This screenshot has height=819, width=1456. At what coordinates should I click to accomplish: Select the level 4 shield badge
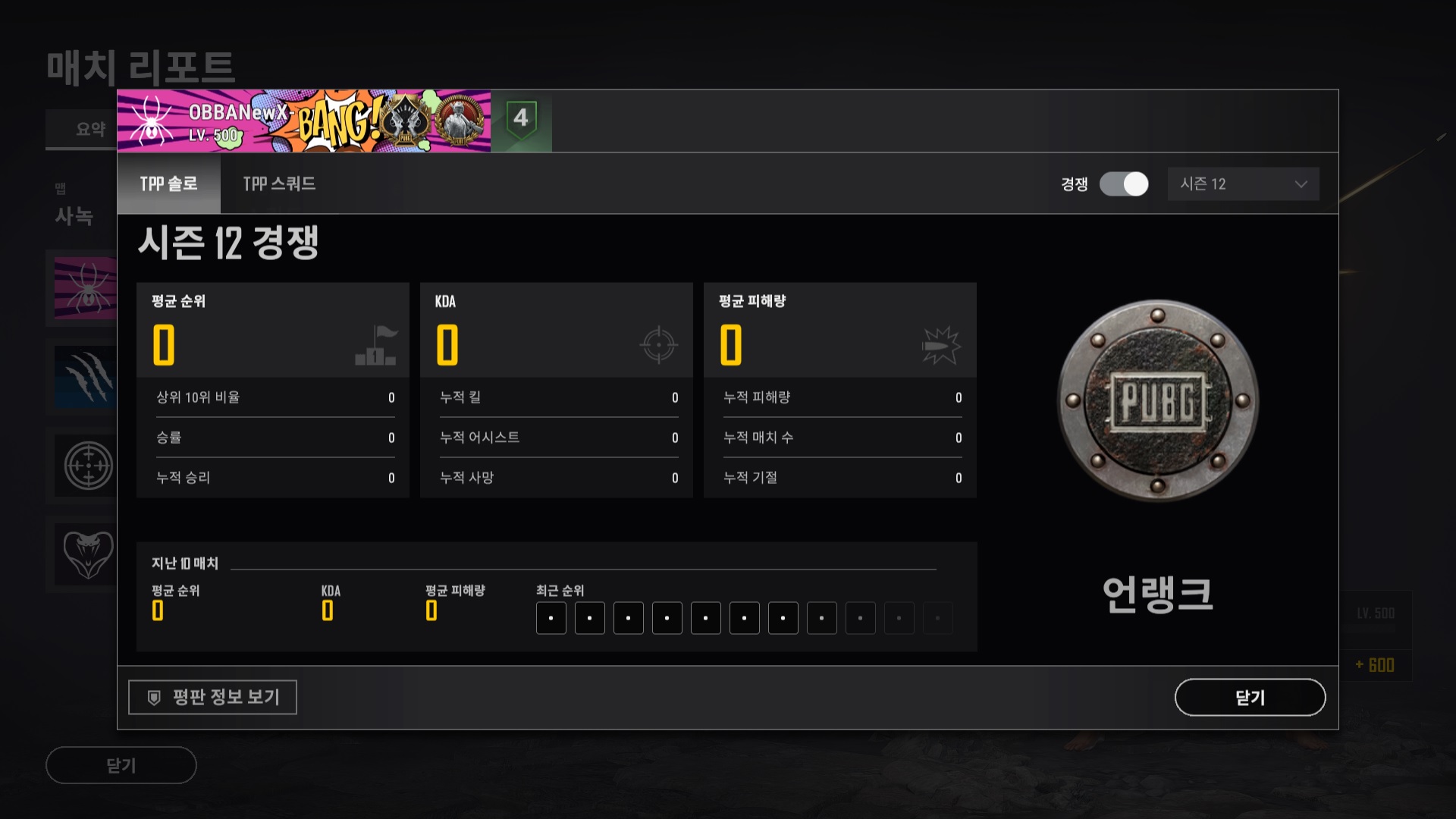(521, 120)
